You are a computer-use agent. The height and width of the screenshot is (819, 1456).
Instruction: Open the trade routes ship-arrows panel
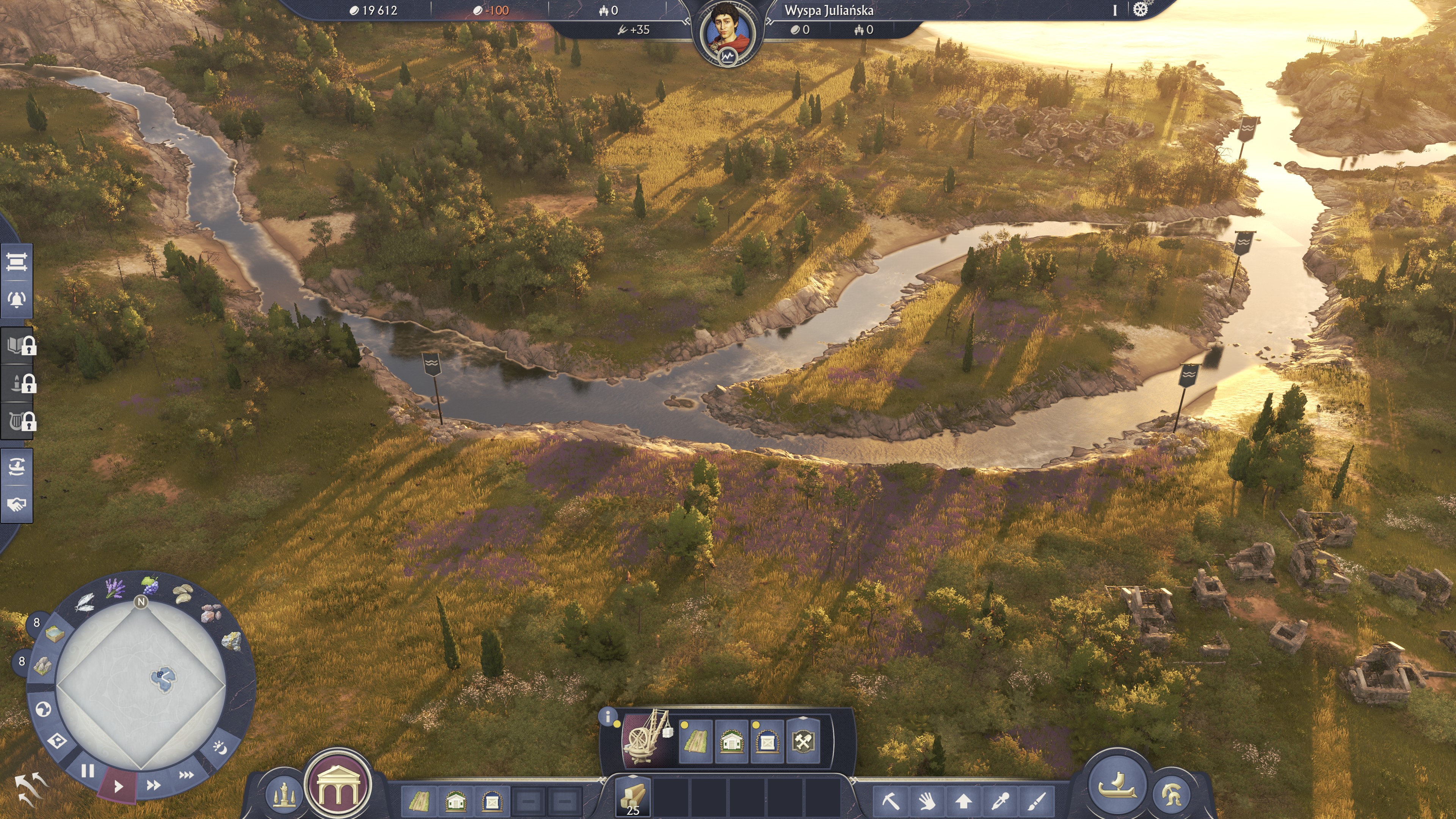click(16, 467)
